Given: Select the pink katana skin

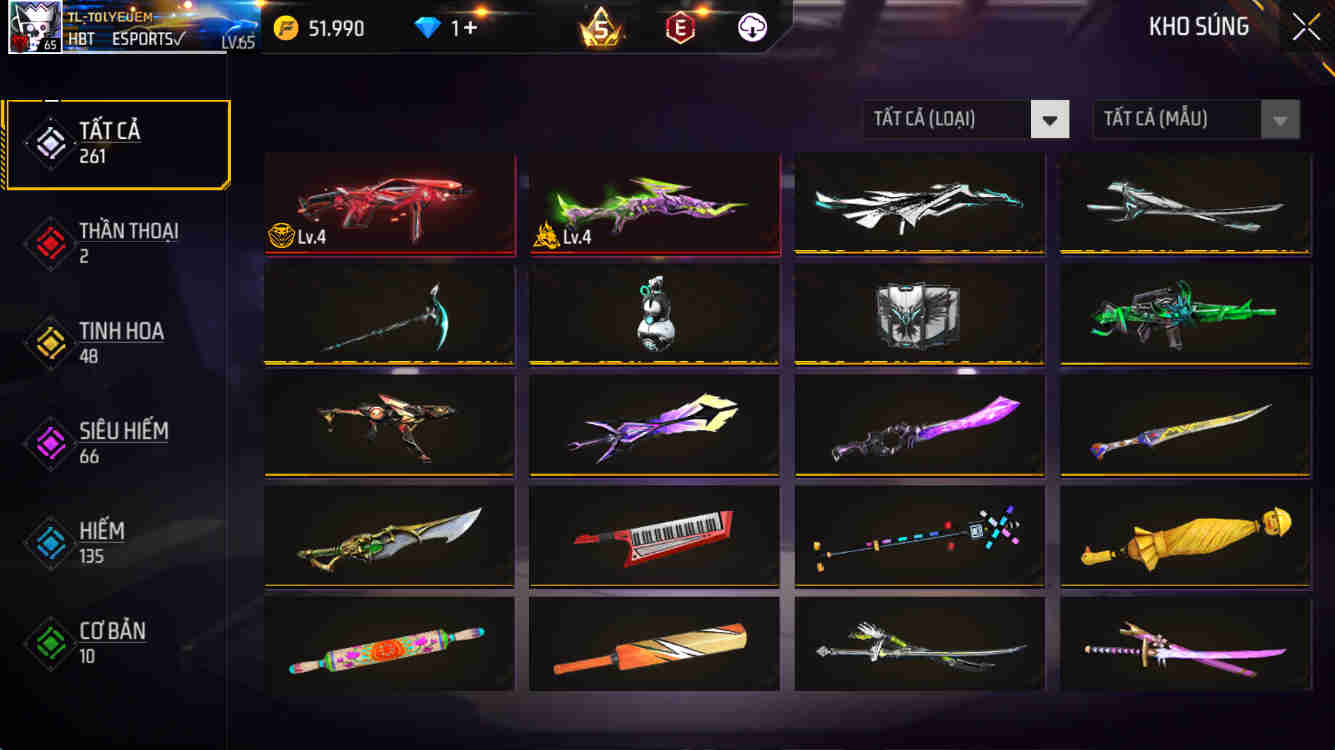Looking at the screenshot, I should click(1185, 645).
